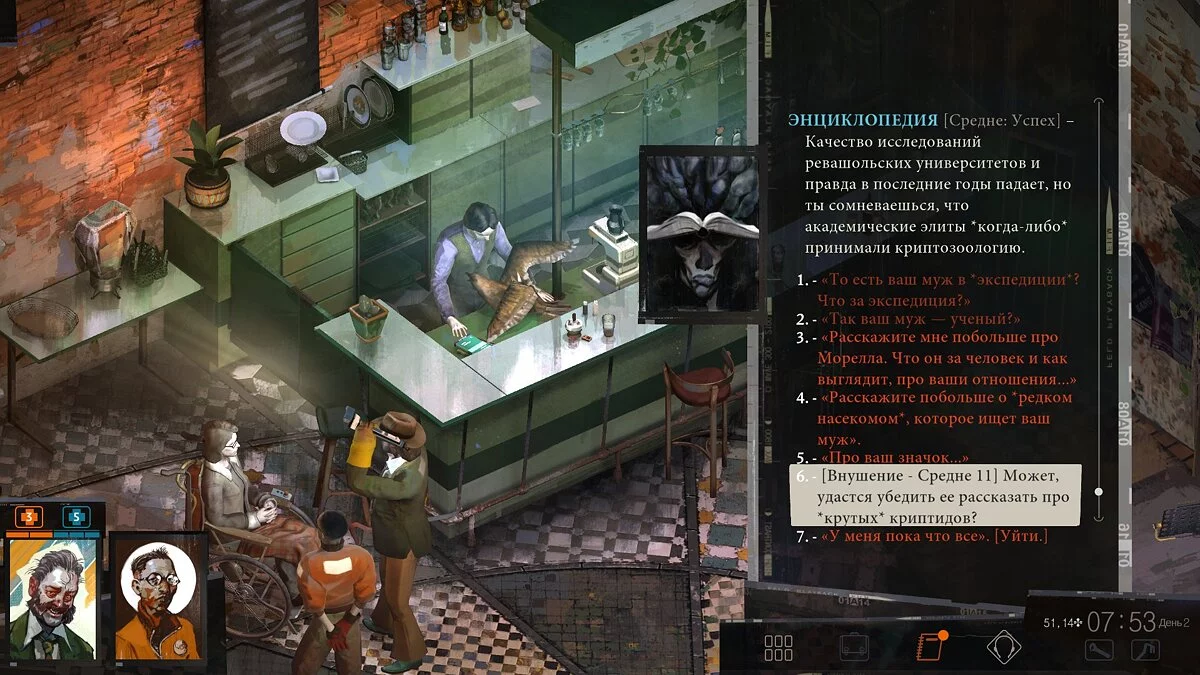Image resolution: width=1200 pixels, height=675 pixels.
Task: Click the dialogue log scrollbar handle
Action: 1099,491
